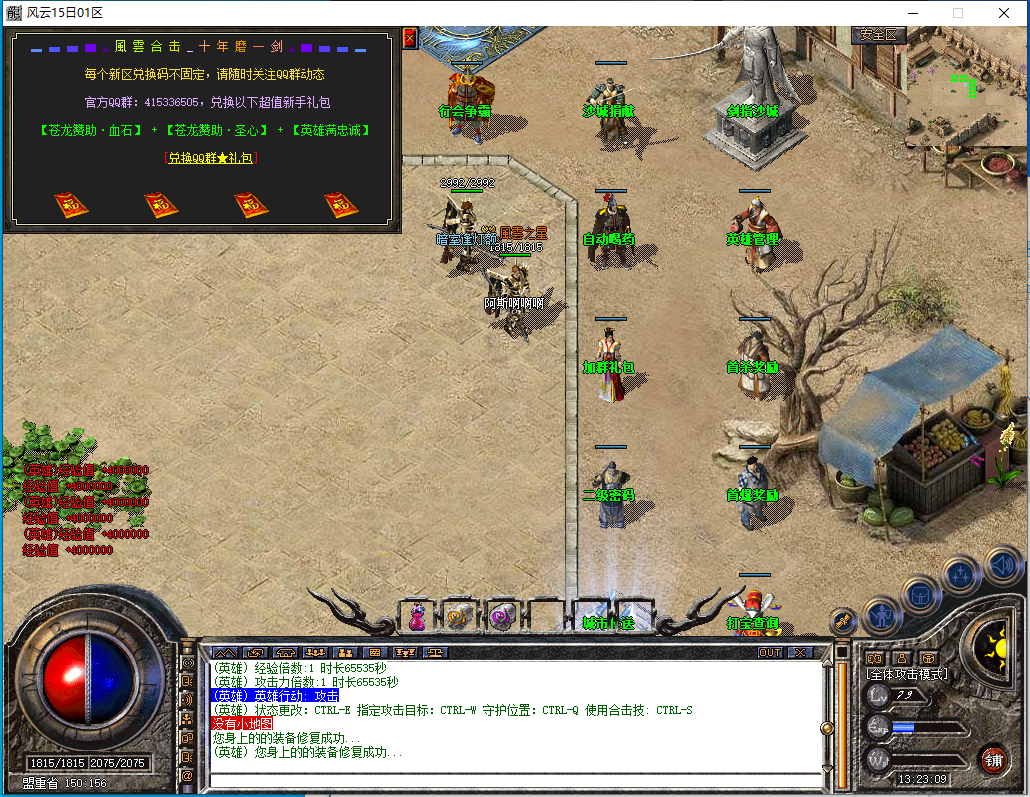Click the @ chat channel button
Viewport: 1030px width, 797px height.
pos(187,775)
